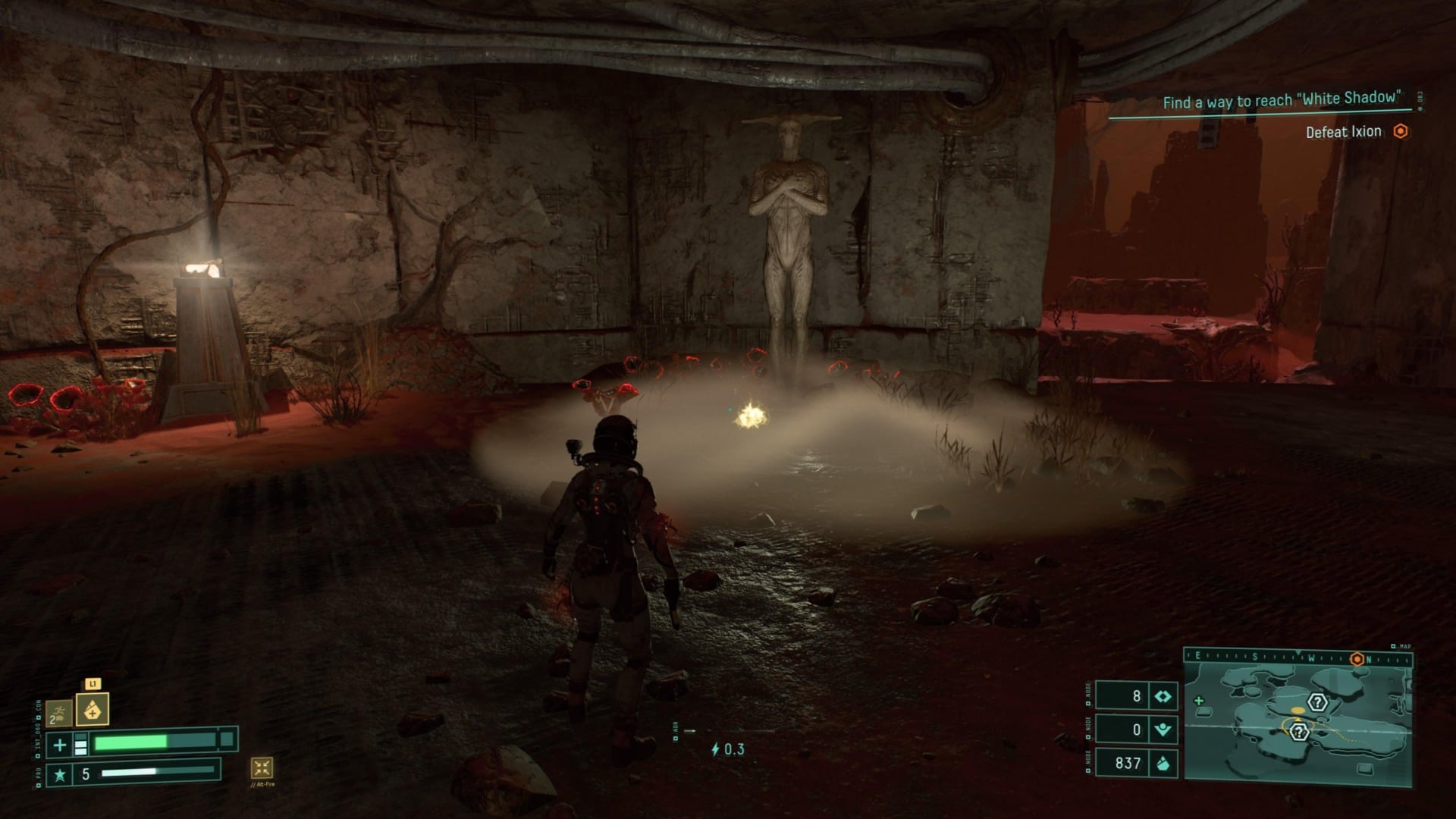
Task: Click the health cross icon on the integrity bar
Action: pos(59,744)
